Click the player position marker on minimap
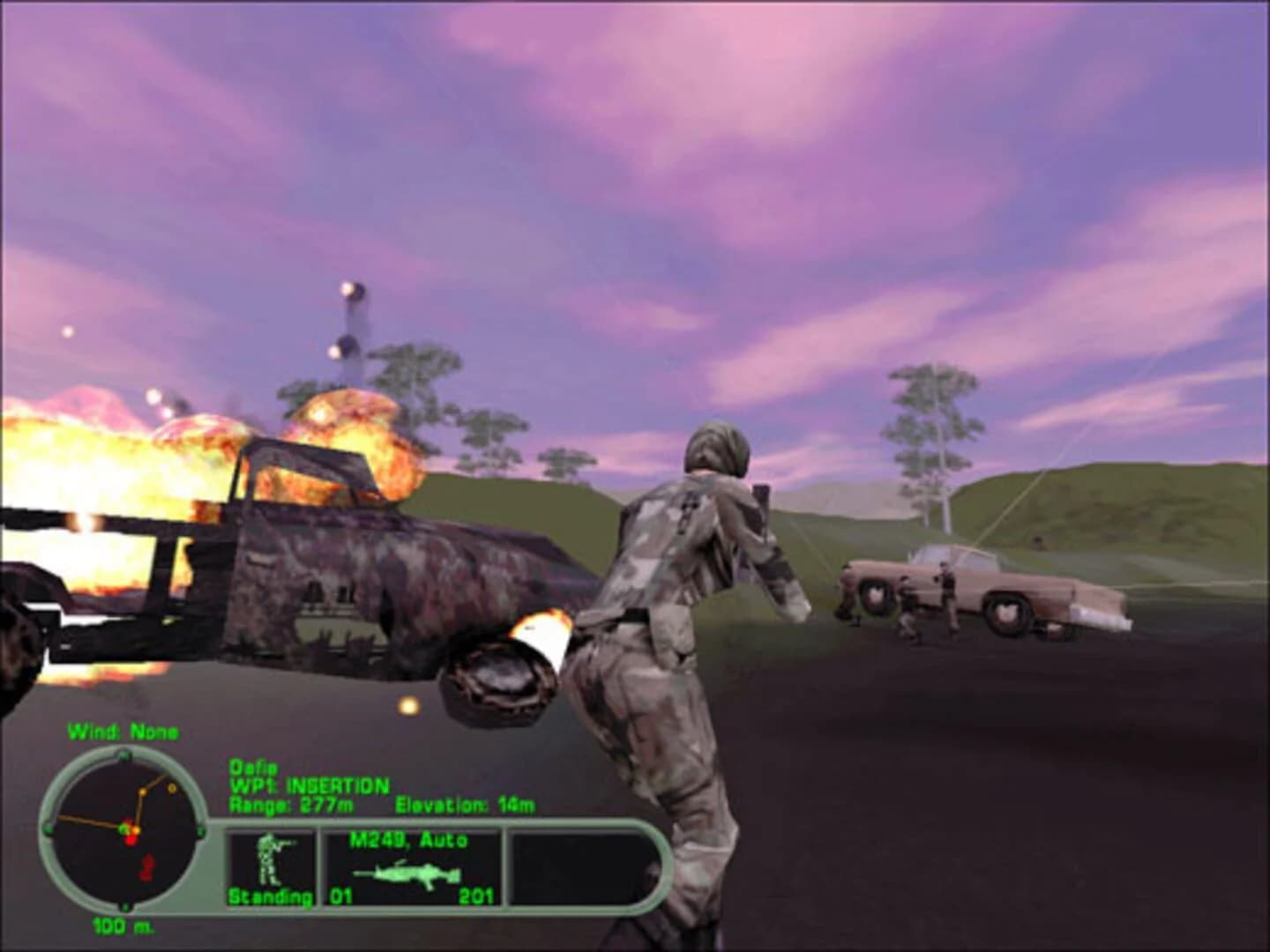 [123, 827]
